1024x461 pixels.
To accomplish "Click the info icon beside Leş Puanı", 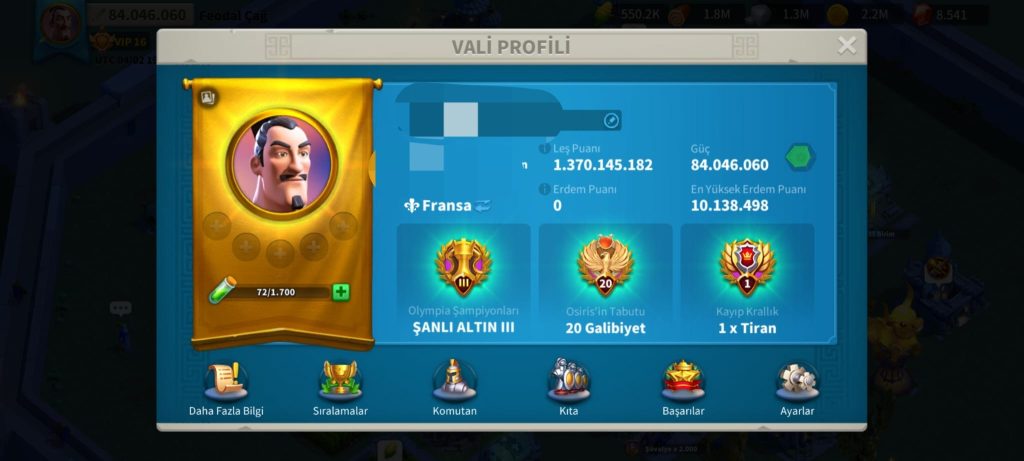I will 545,148.
